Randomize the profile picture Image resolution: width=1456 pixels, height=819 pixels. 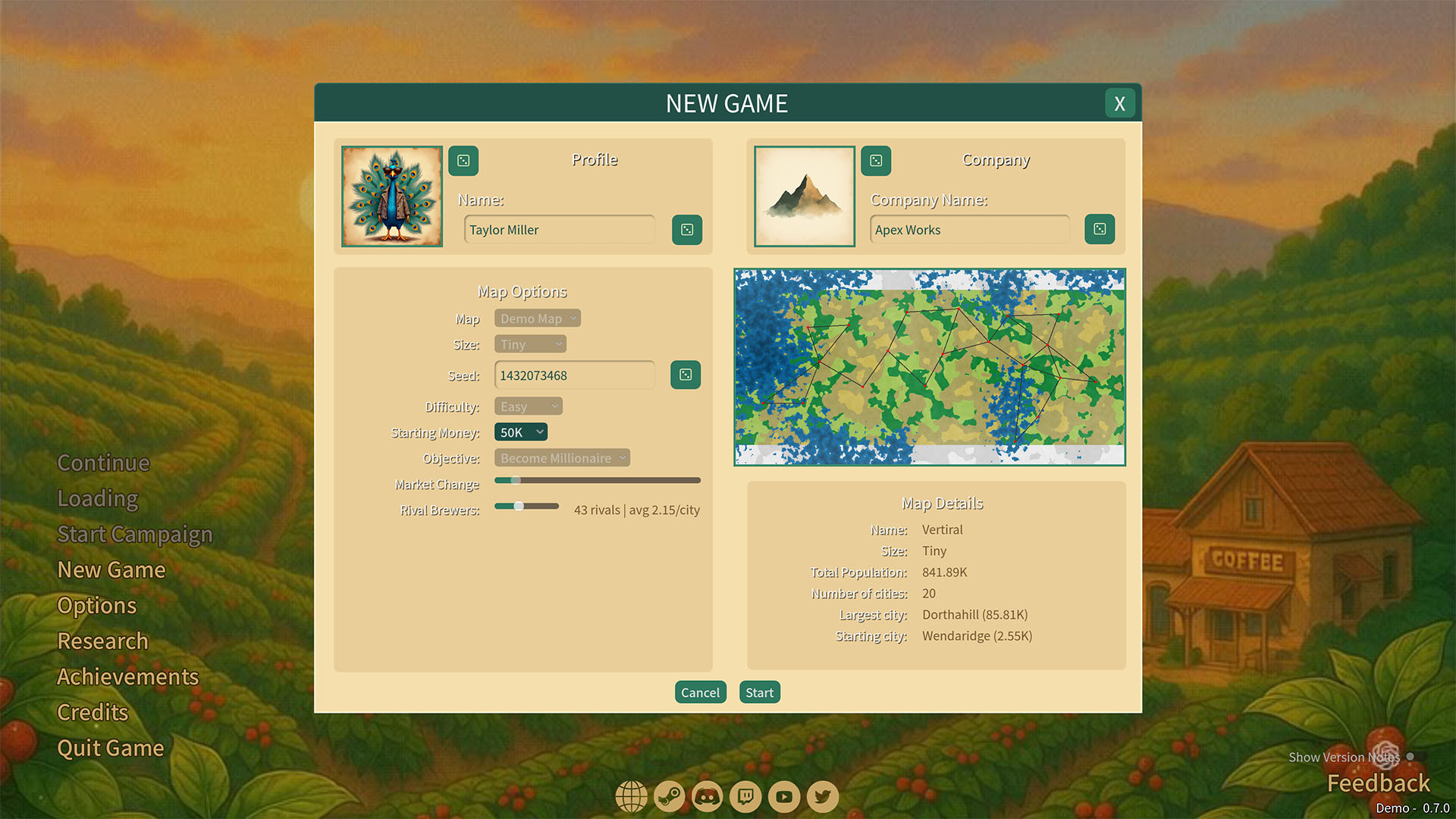(463, 161)
